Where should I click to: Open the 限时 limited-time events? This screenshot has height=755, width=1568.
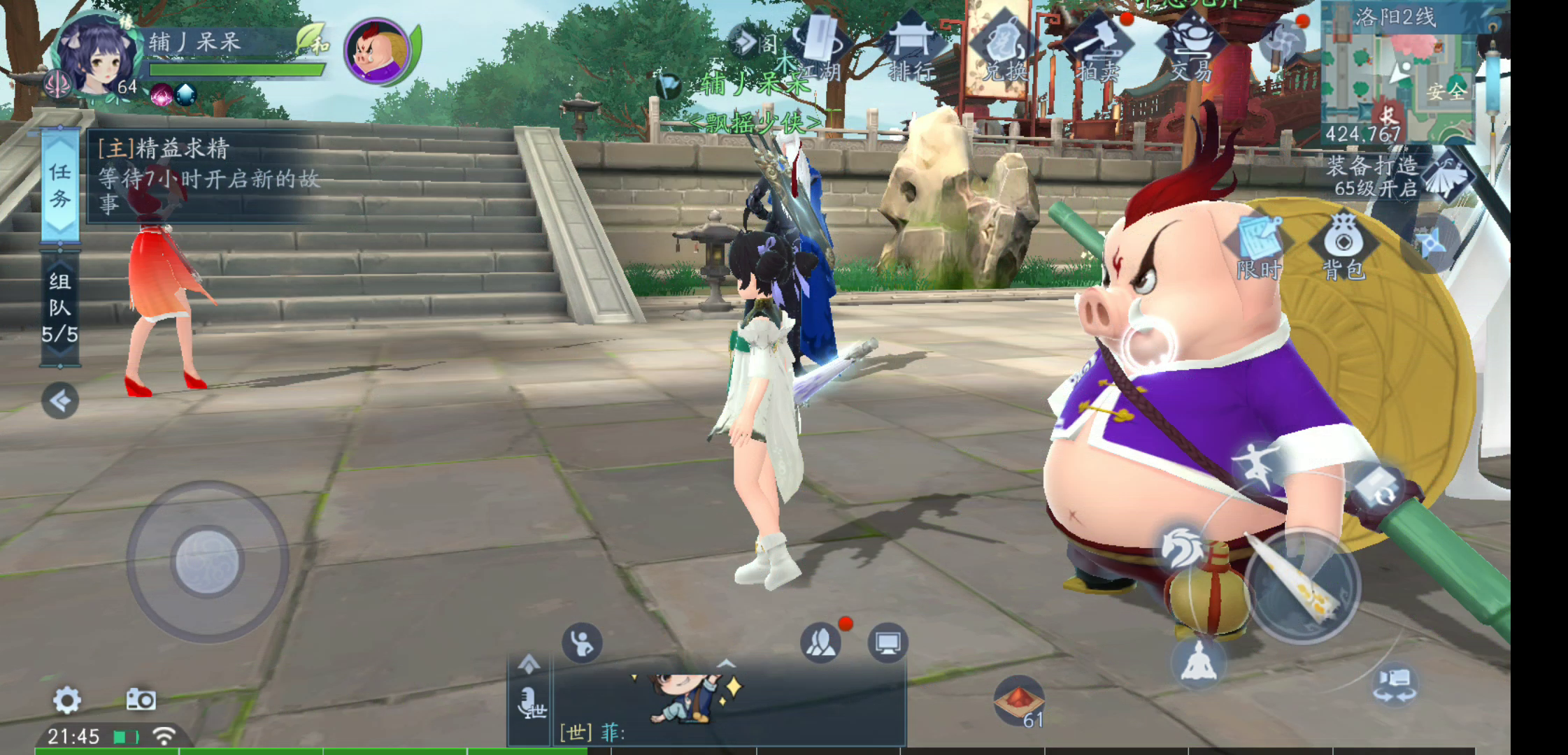(x=1259, y=246)
